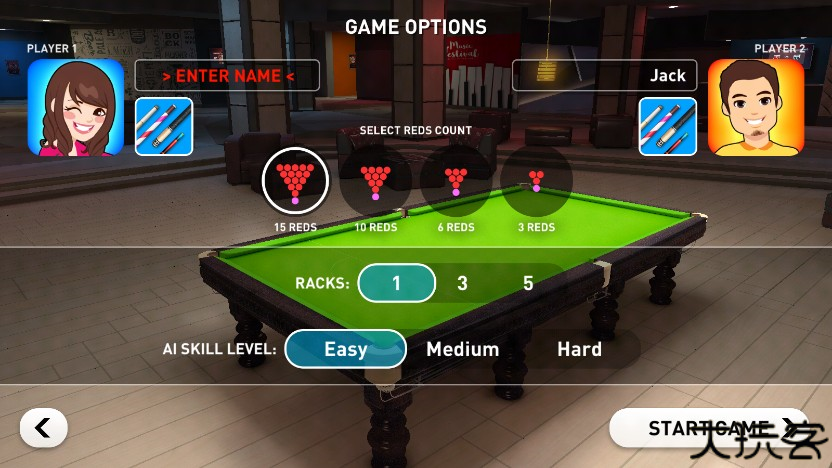Viewport: 832px width, 468px height.
Task: Select the 15 reds option
Action: pyautogui.click(x=295, y=182)
